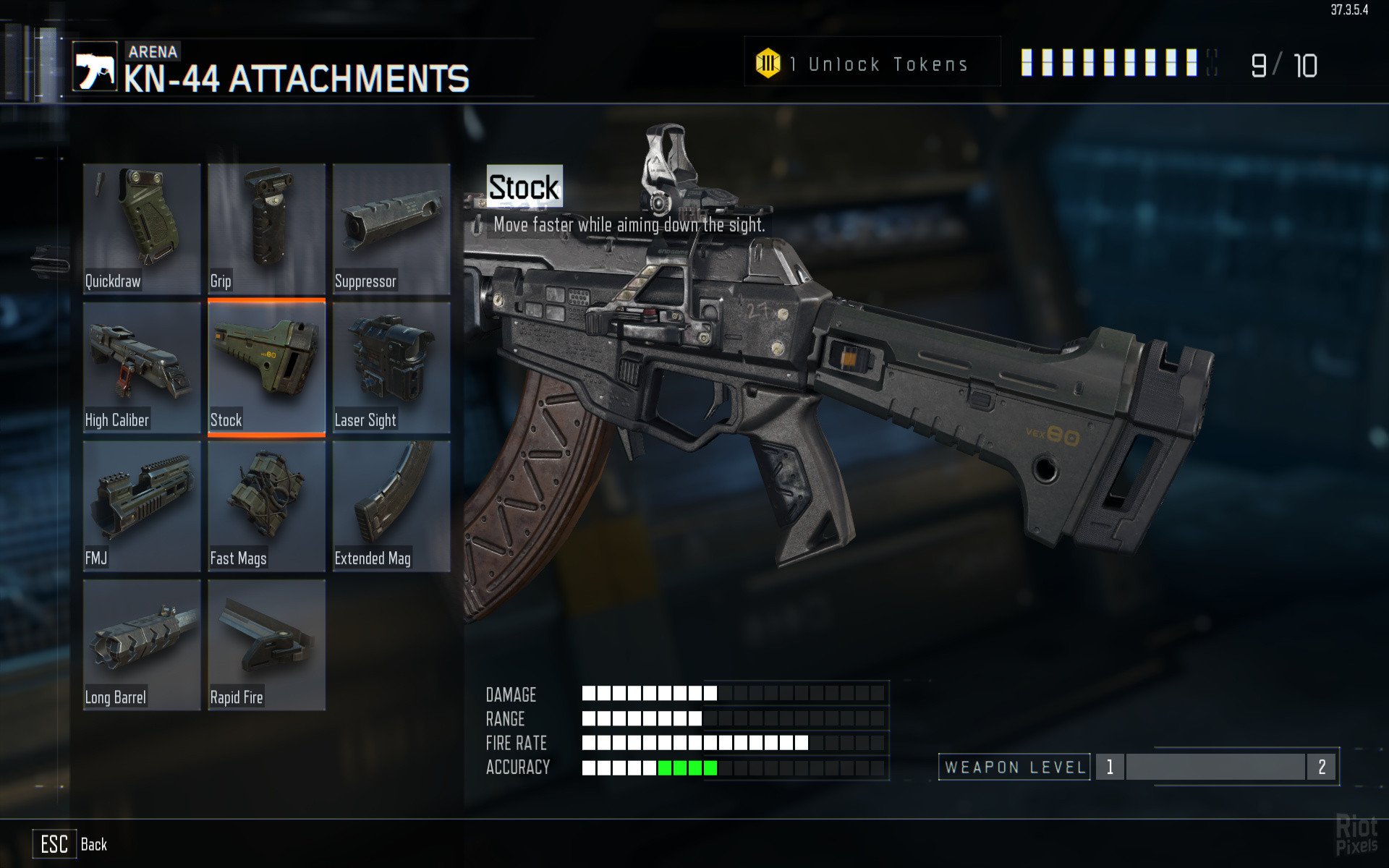The image size is (1389, 868).
Task: Pick the Long Barrel attachment
Action: coord(142,645)
